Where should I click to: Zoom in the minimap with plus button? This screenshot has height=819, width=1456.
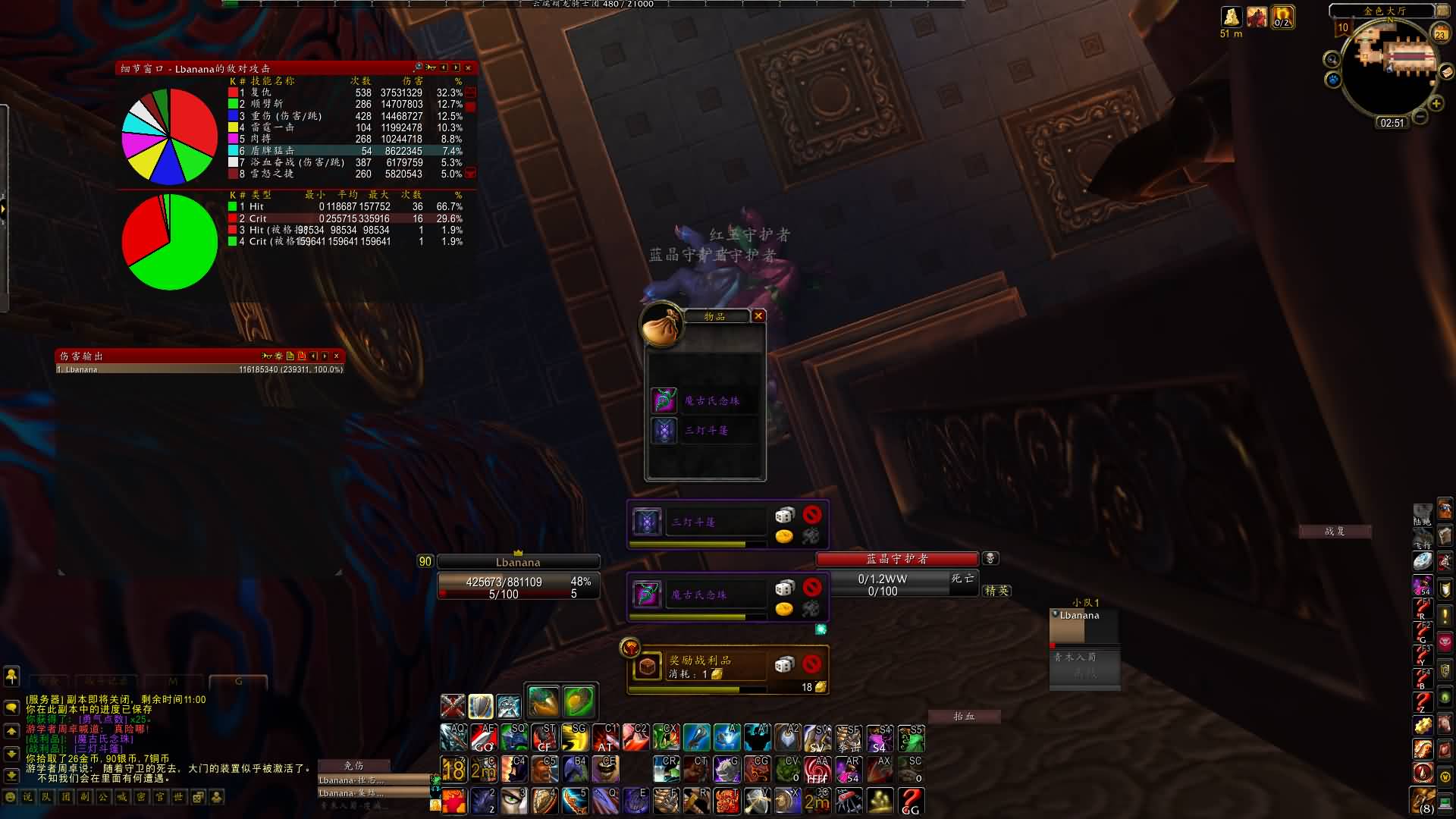(x=1436, y=104)
